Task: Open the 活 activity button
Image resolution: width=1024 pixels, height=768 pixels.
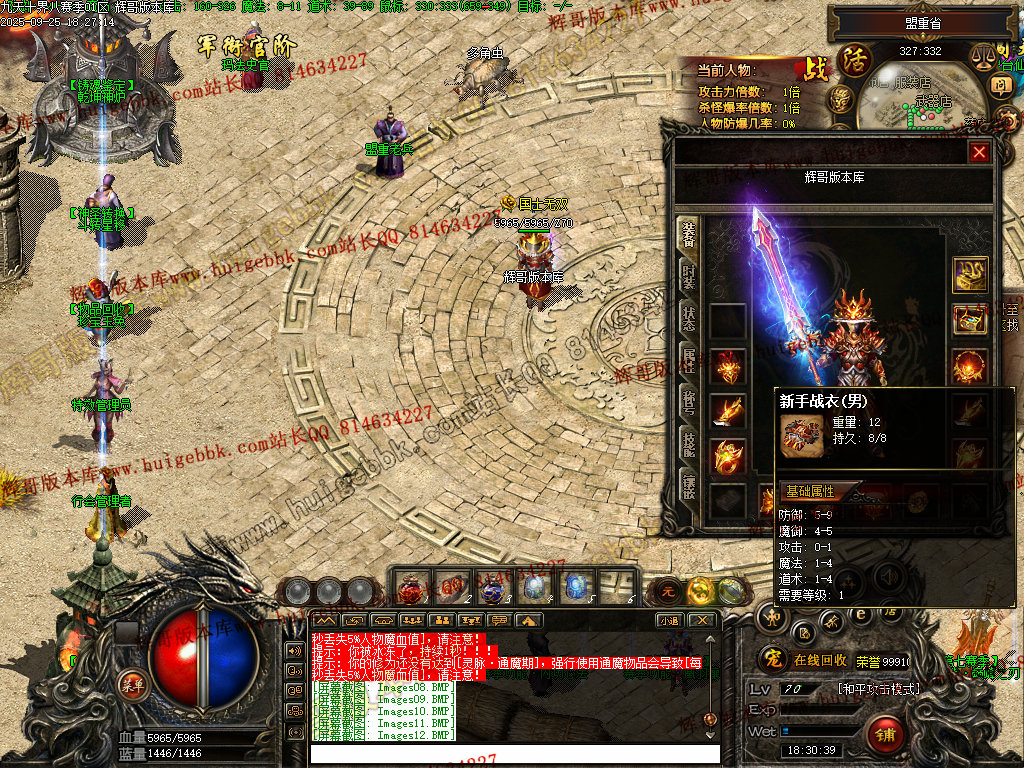Action: (855, 59)
